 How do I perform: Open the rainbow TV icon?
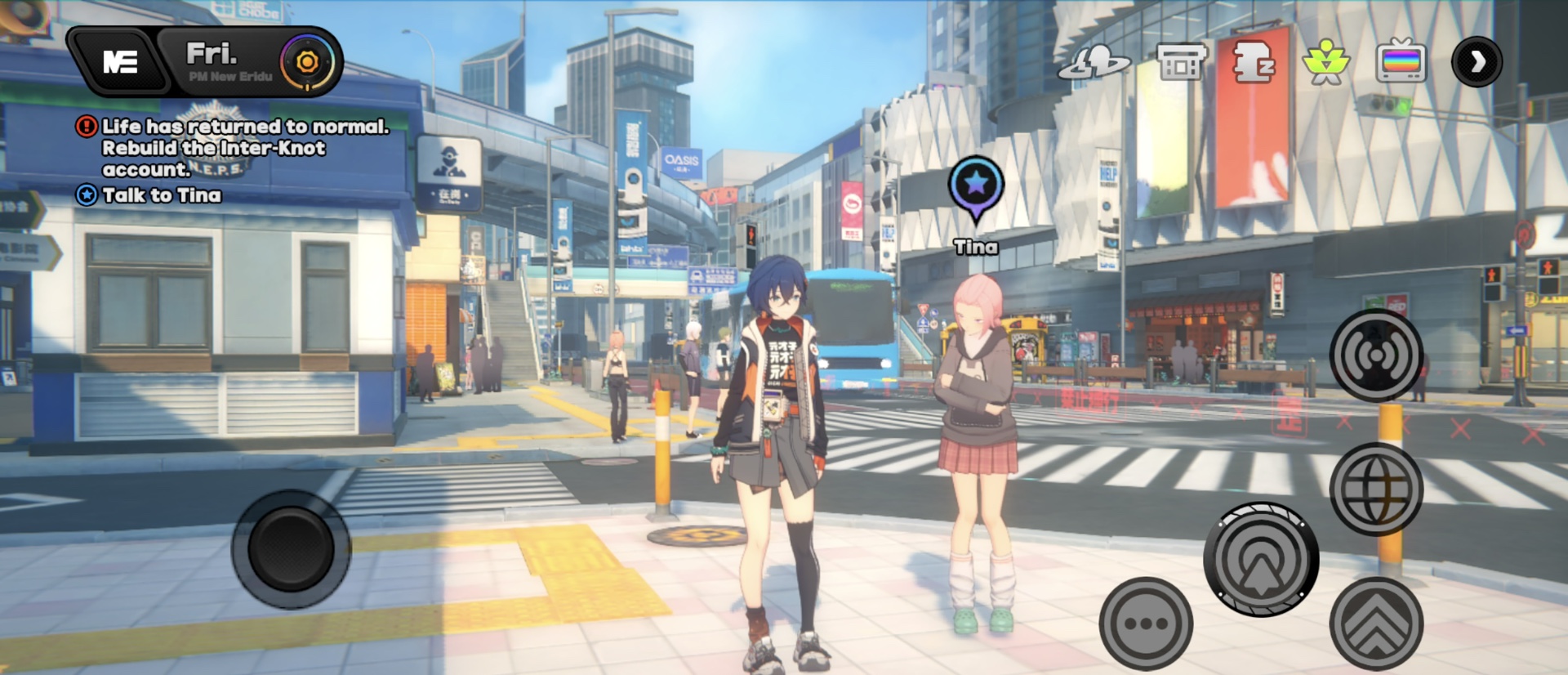coord(1401,62)
